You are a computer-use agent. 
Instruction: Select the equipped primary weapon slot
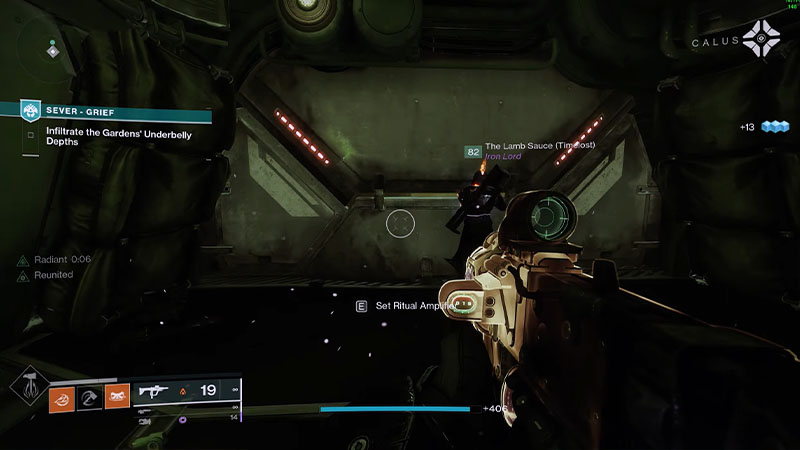188,391
